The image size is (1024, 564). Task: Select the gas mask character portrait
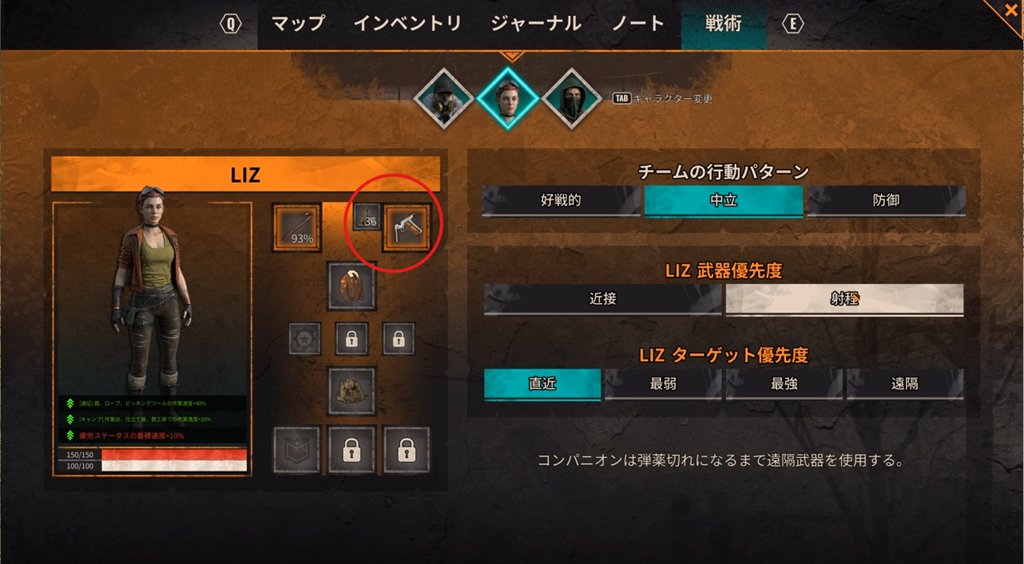444,98
